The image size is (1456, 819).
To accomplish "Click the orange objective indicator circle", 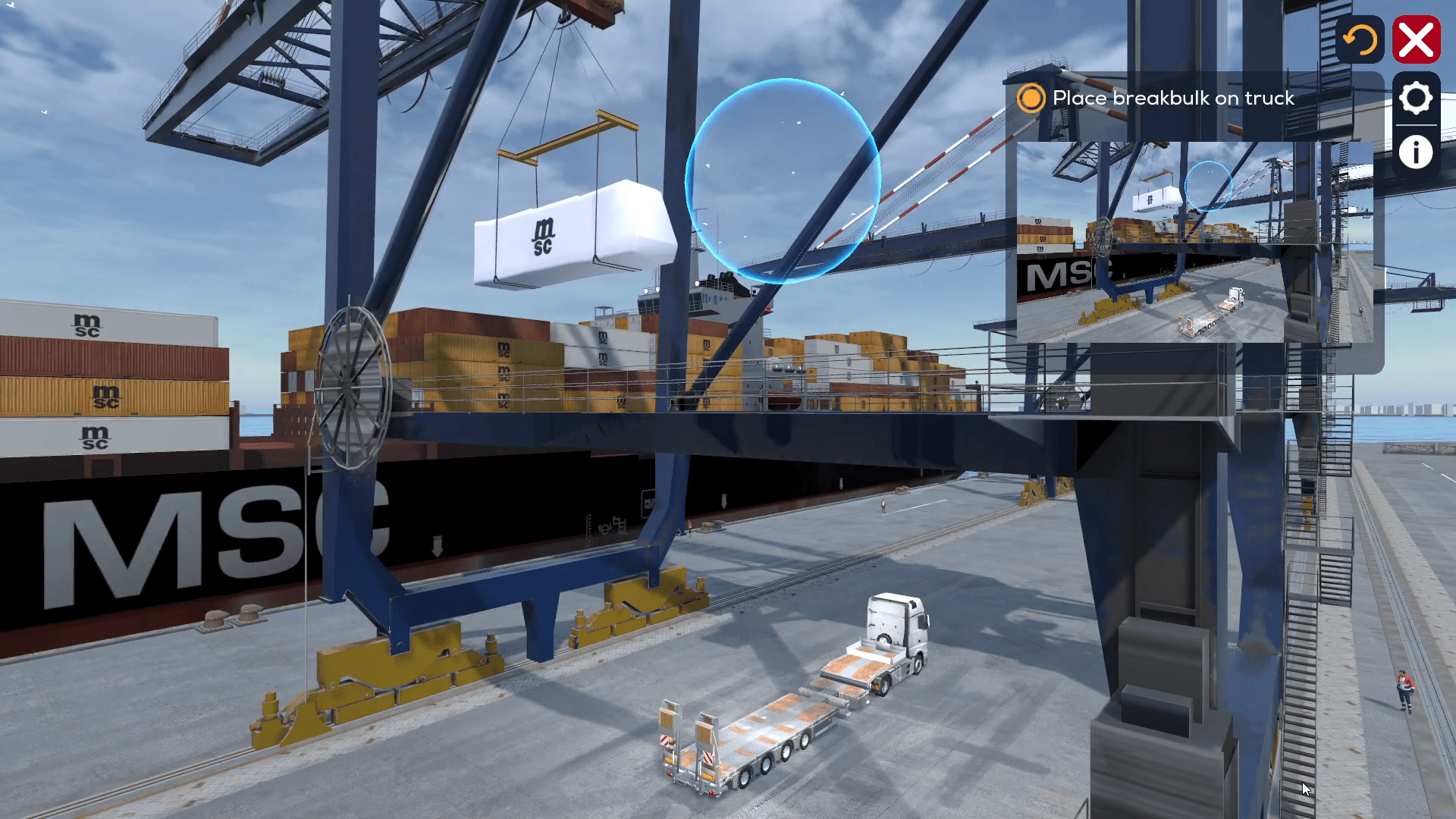I will point(1031,99).
